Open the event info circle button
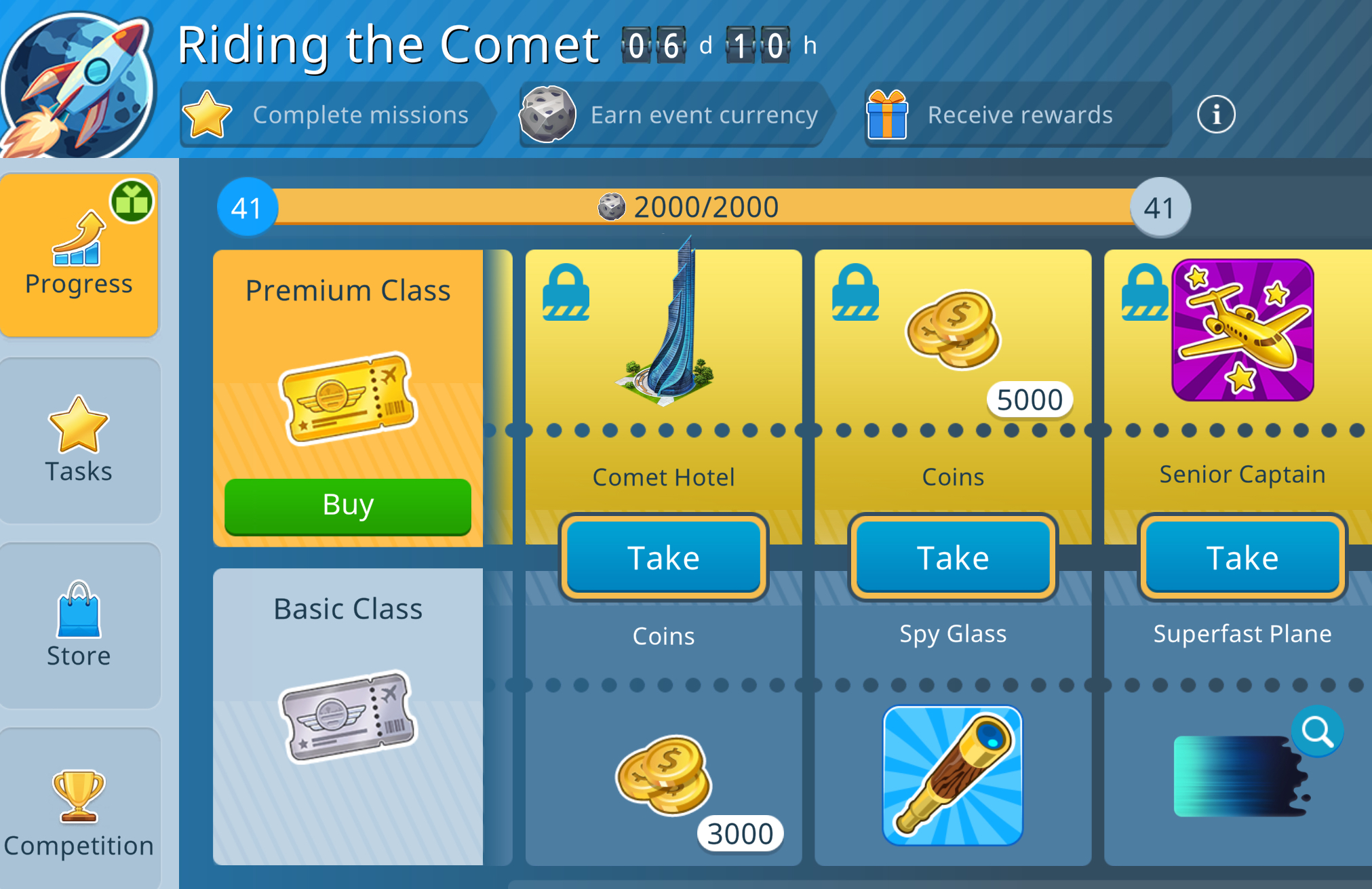1372x889 pixels. pyautogui.click(x=1215, y=115)
